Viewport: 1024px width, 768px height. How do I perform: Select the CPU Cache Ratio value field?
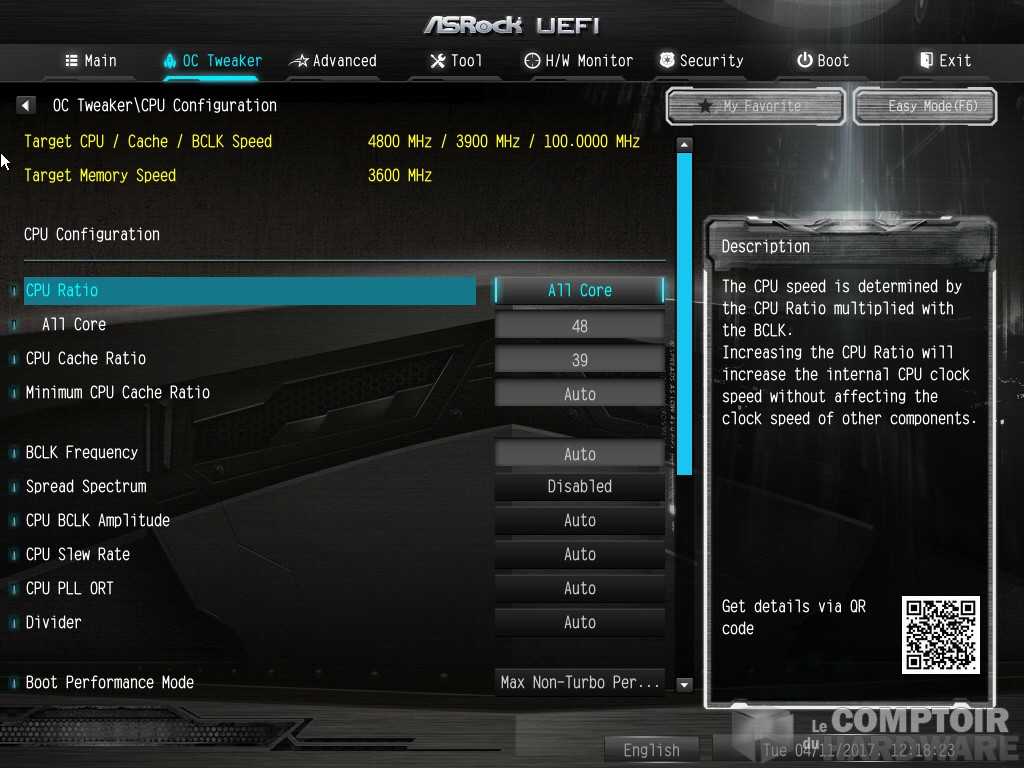[579, 360]
